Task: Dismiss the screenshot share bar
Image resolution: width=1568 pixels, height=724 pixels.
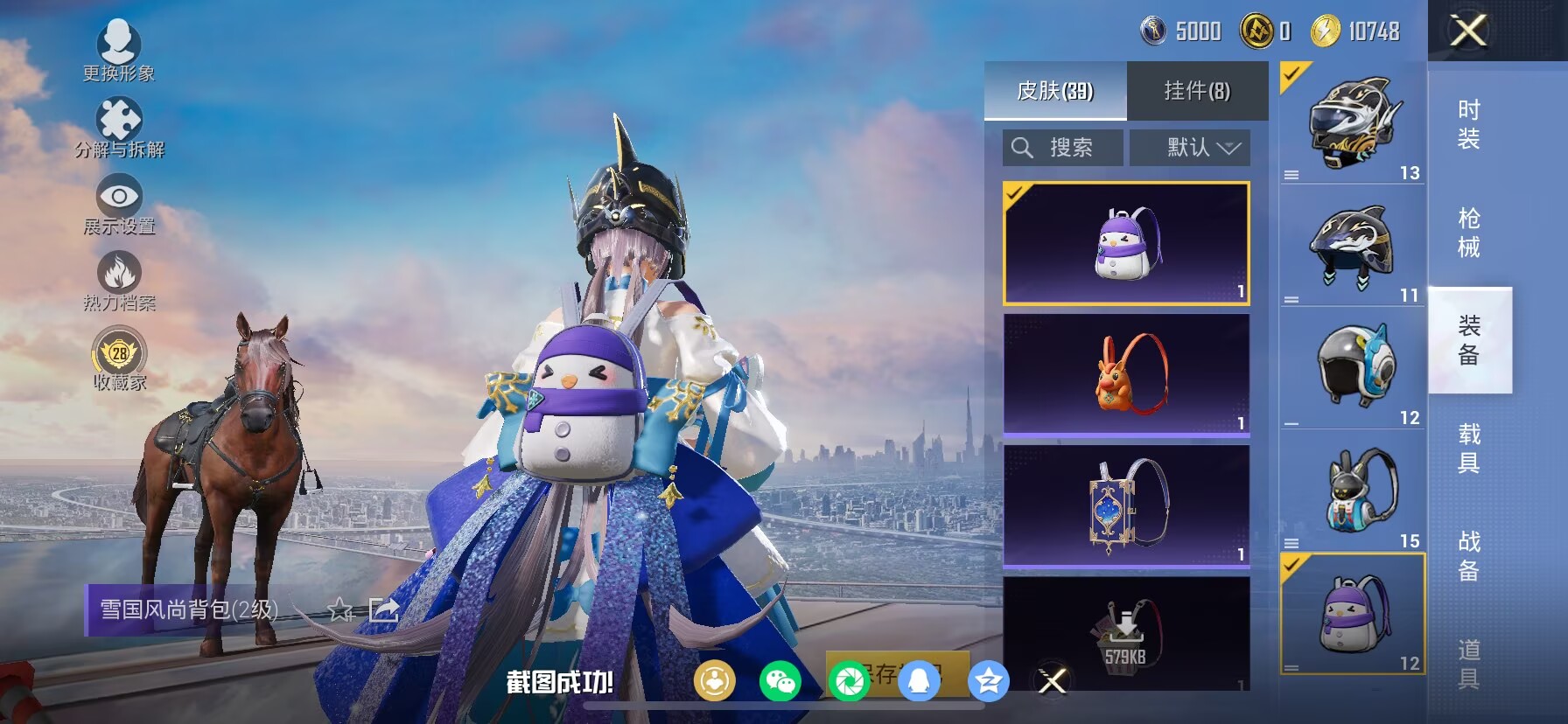Action: click(x=1053, y=680)
